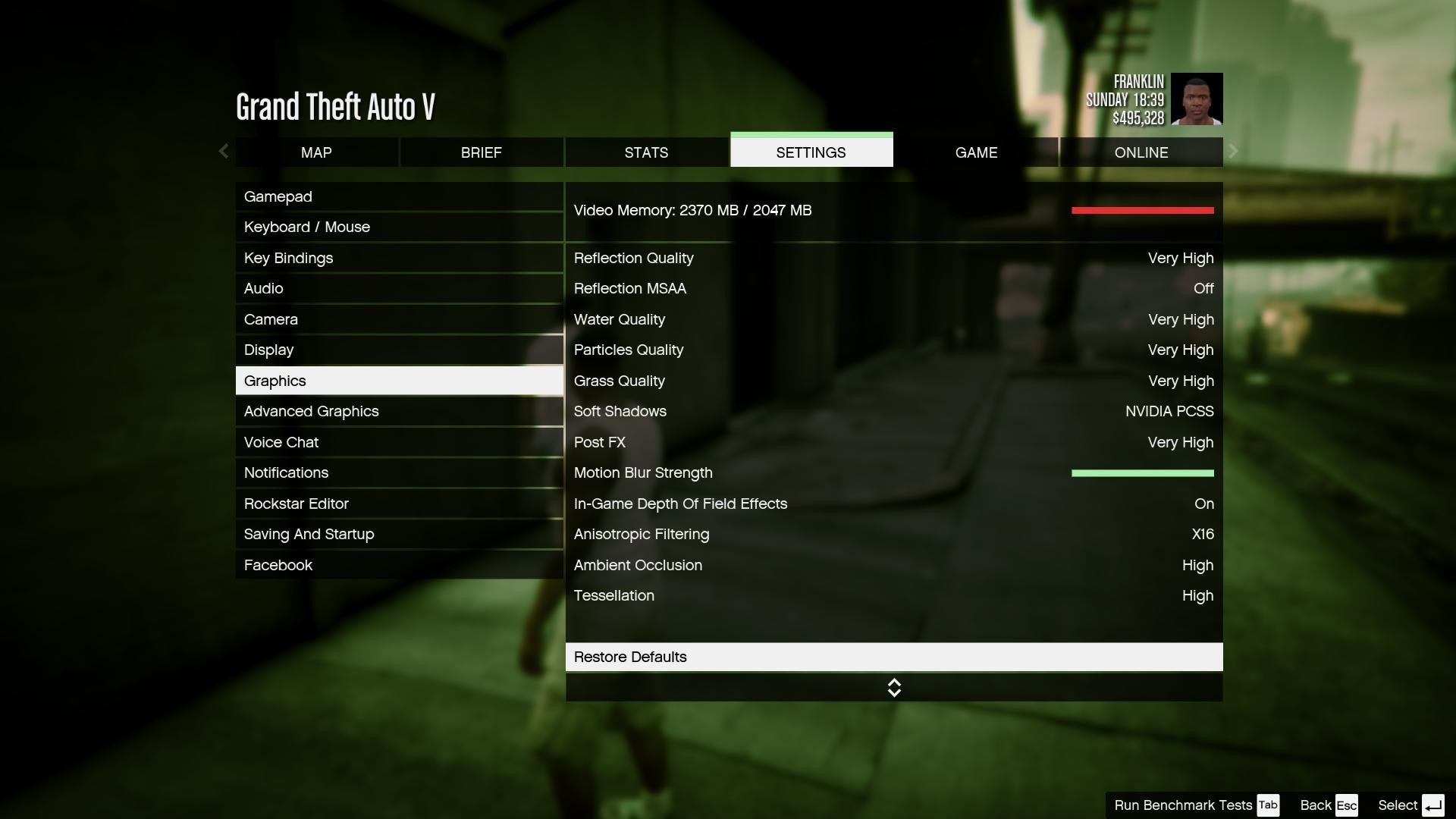Change the Anisotropic Filtering value

click(893, 535)
